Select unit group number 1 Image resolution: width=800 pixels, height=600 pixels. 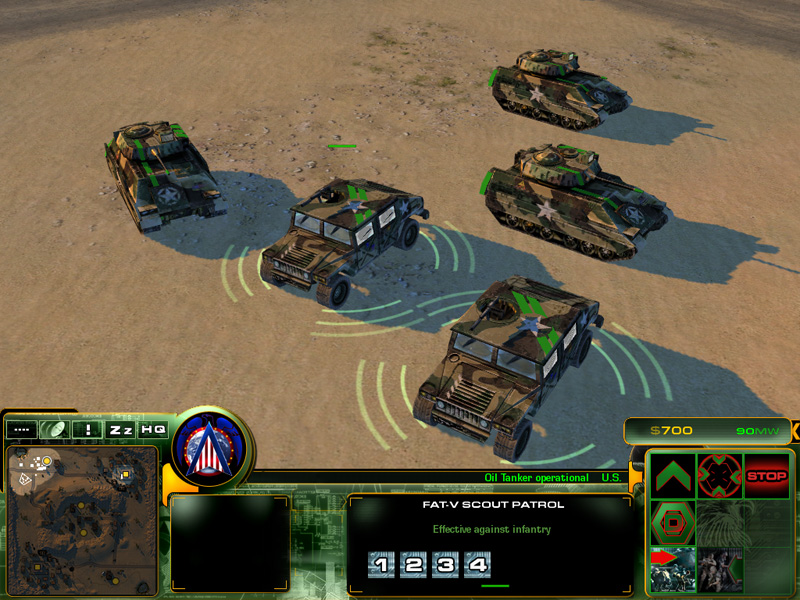[x=381, y=565]
